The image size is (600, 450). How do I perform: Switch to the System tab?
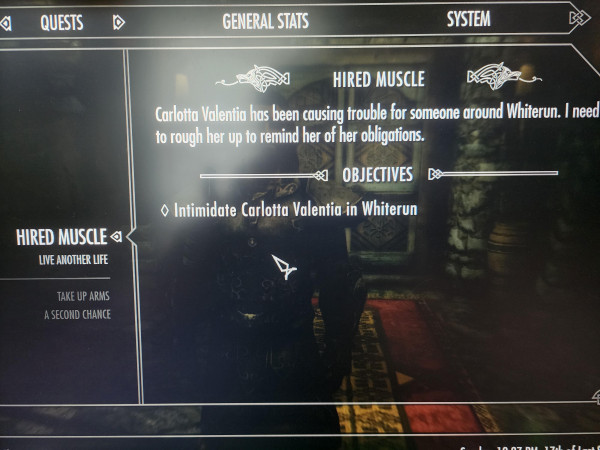pyautogui.click(x=468, y=19)
